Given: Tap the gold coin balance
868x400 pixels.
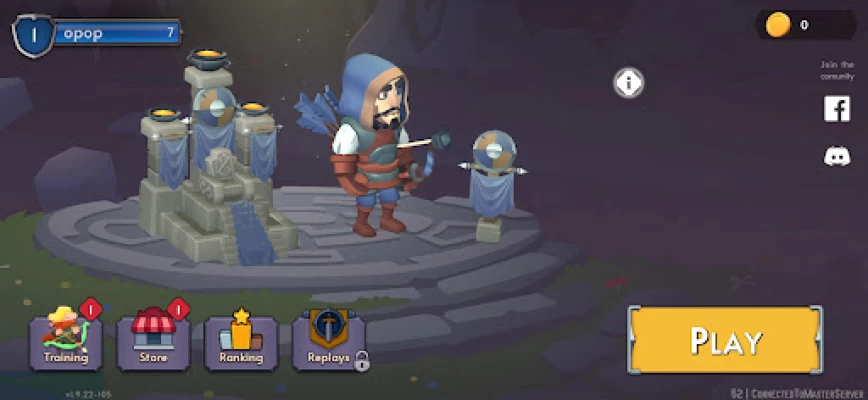Looking at the screenshot, I should (x=798, y=25).
